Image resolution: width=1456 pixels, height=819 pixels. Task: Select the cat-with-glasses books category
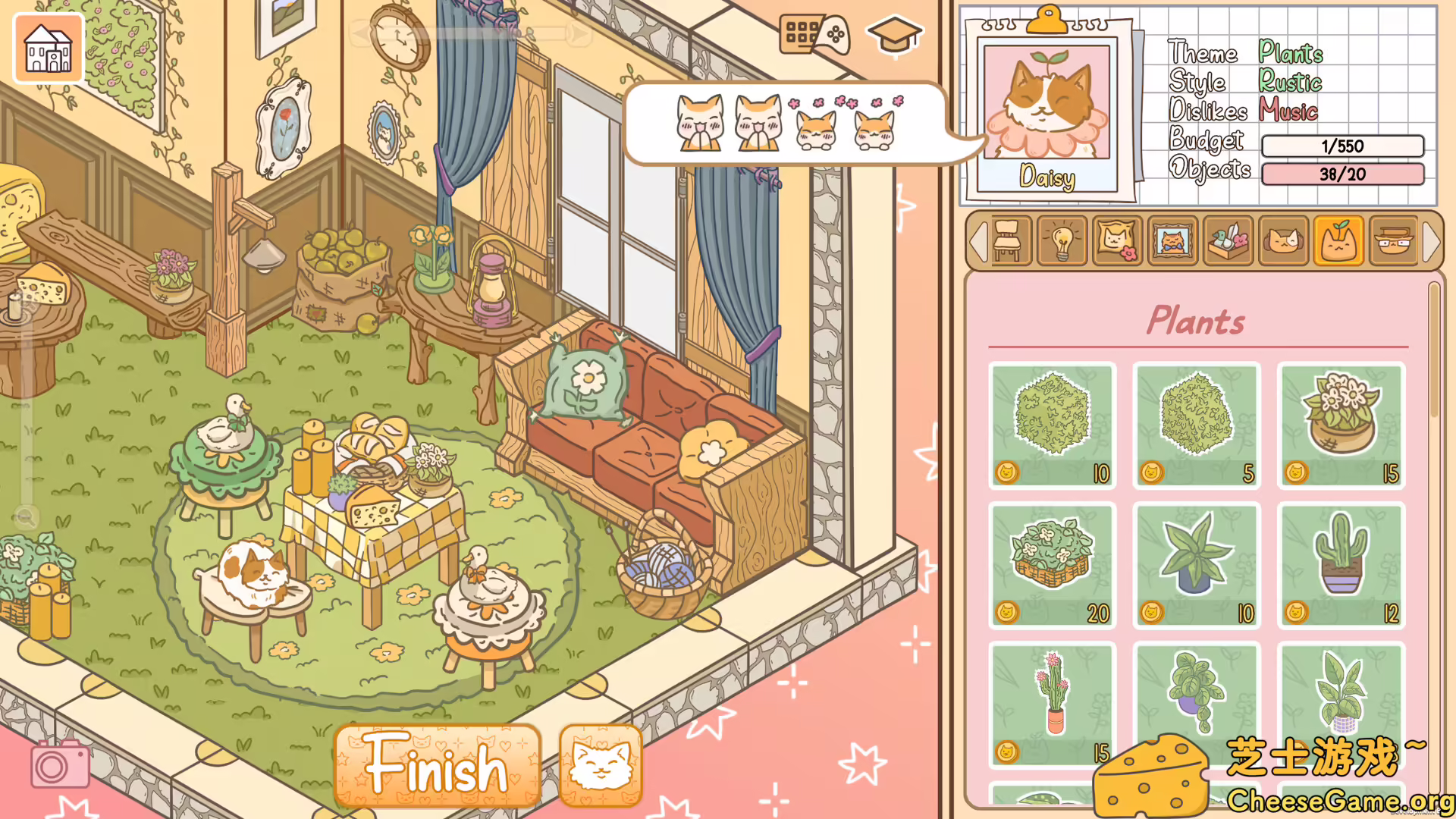[x=1394, y=241]
